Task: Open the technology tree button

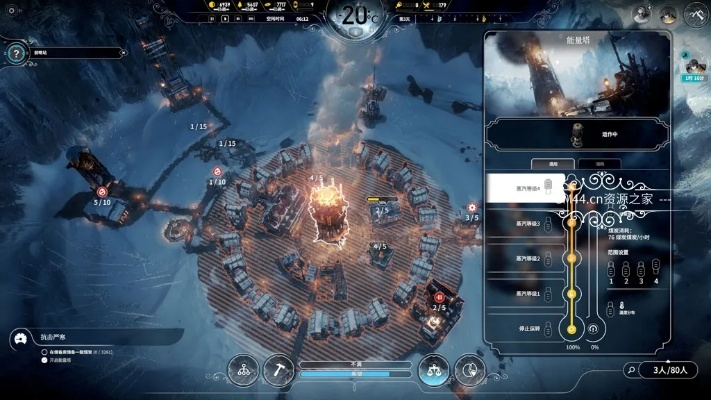Action: (242, 369)
